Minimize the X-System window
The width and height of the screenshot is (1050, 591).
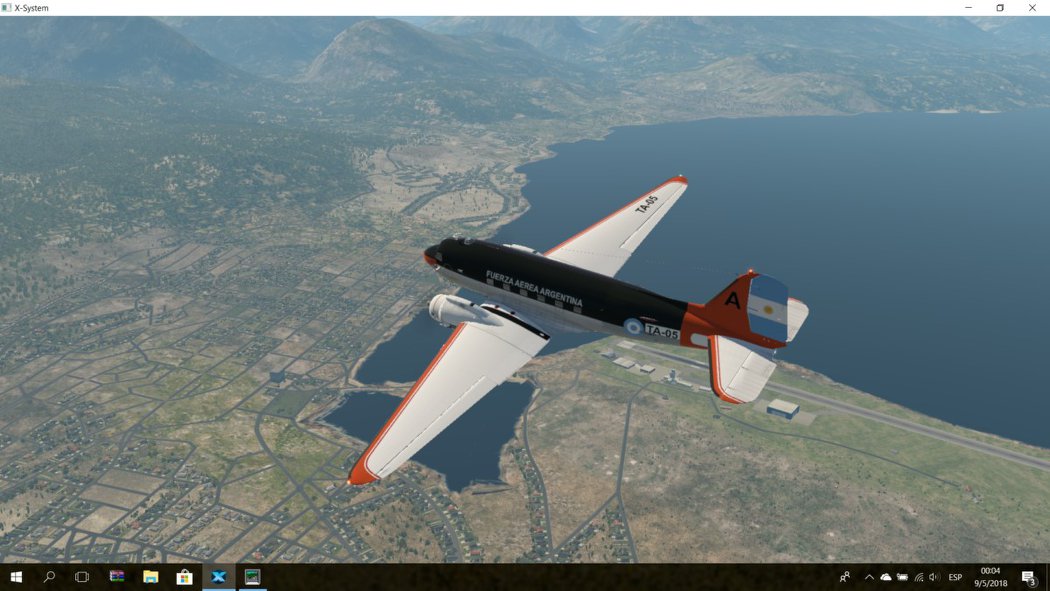[968, 8]
